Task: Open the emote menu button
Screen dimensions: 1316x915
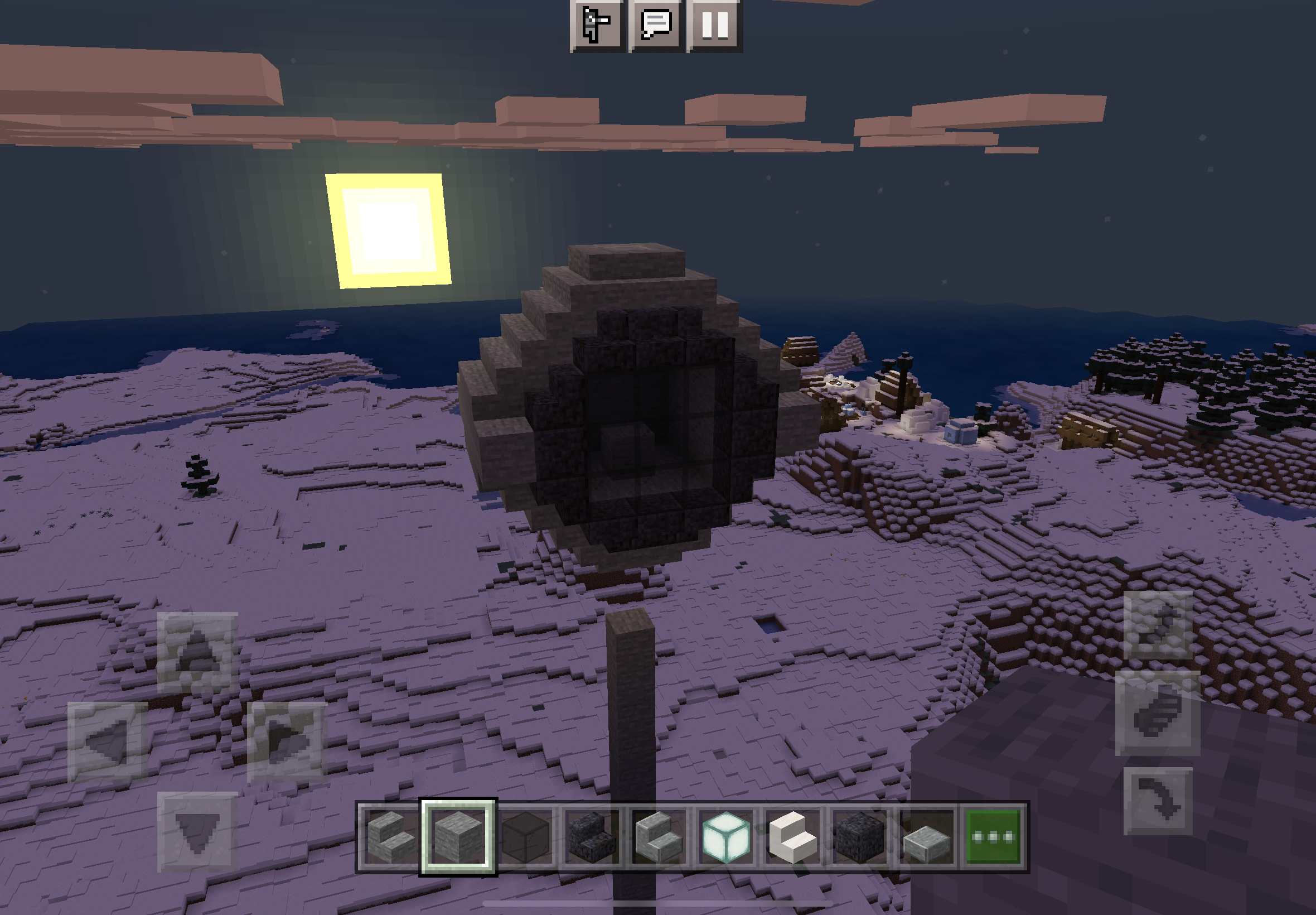Action: coord(596,24)
